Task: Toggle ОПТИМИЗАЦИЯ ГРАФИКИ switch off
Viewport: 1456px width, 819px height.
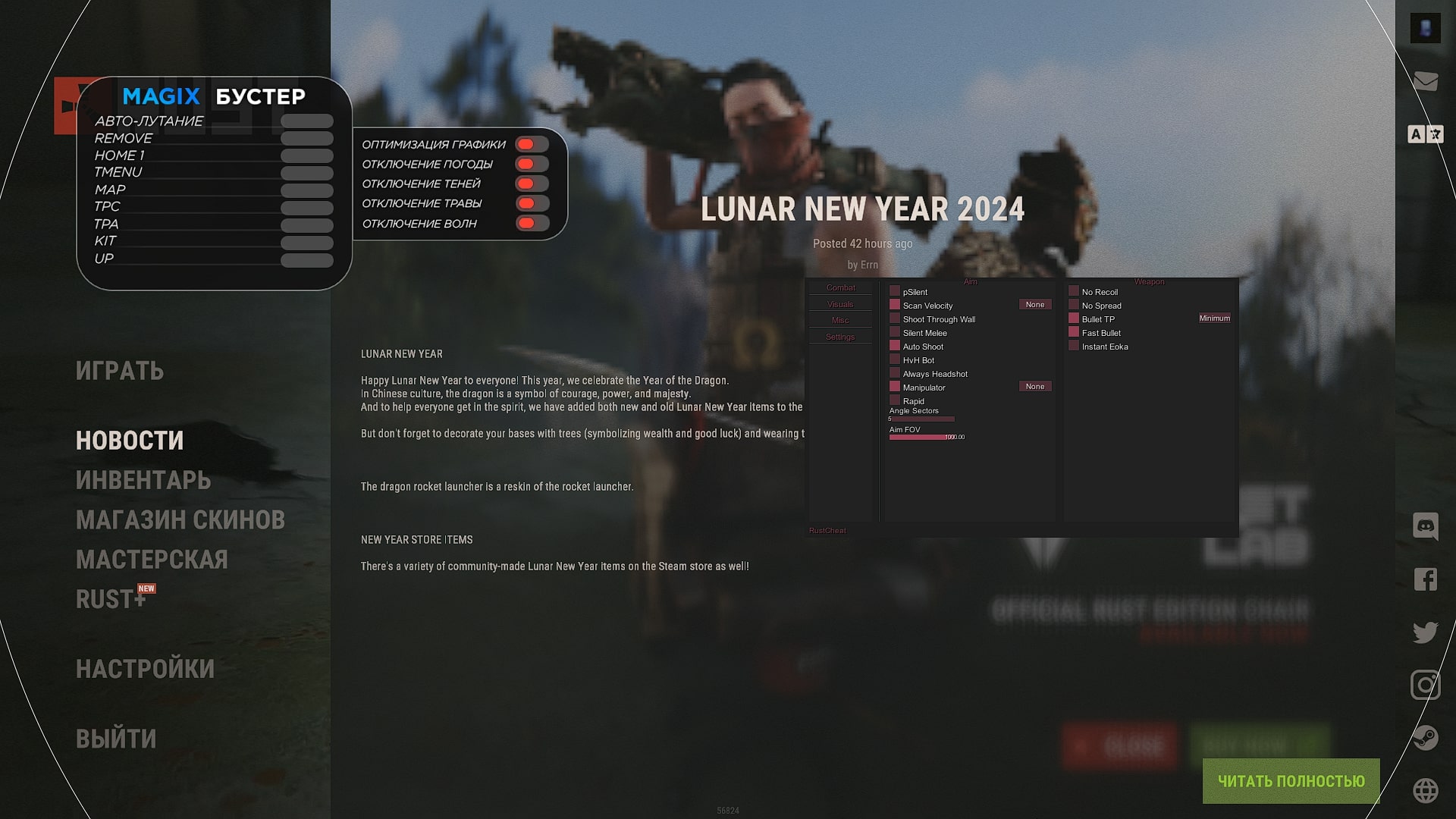Action: 531,144
